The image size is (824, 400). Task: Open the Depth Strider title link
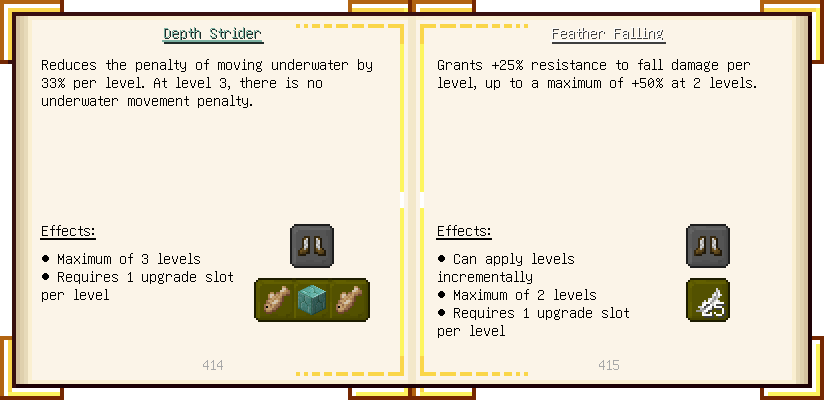click(x=213, y=34)
